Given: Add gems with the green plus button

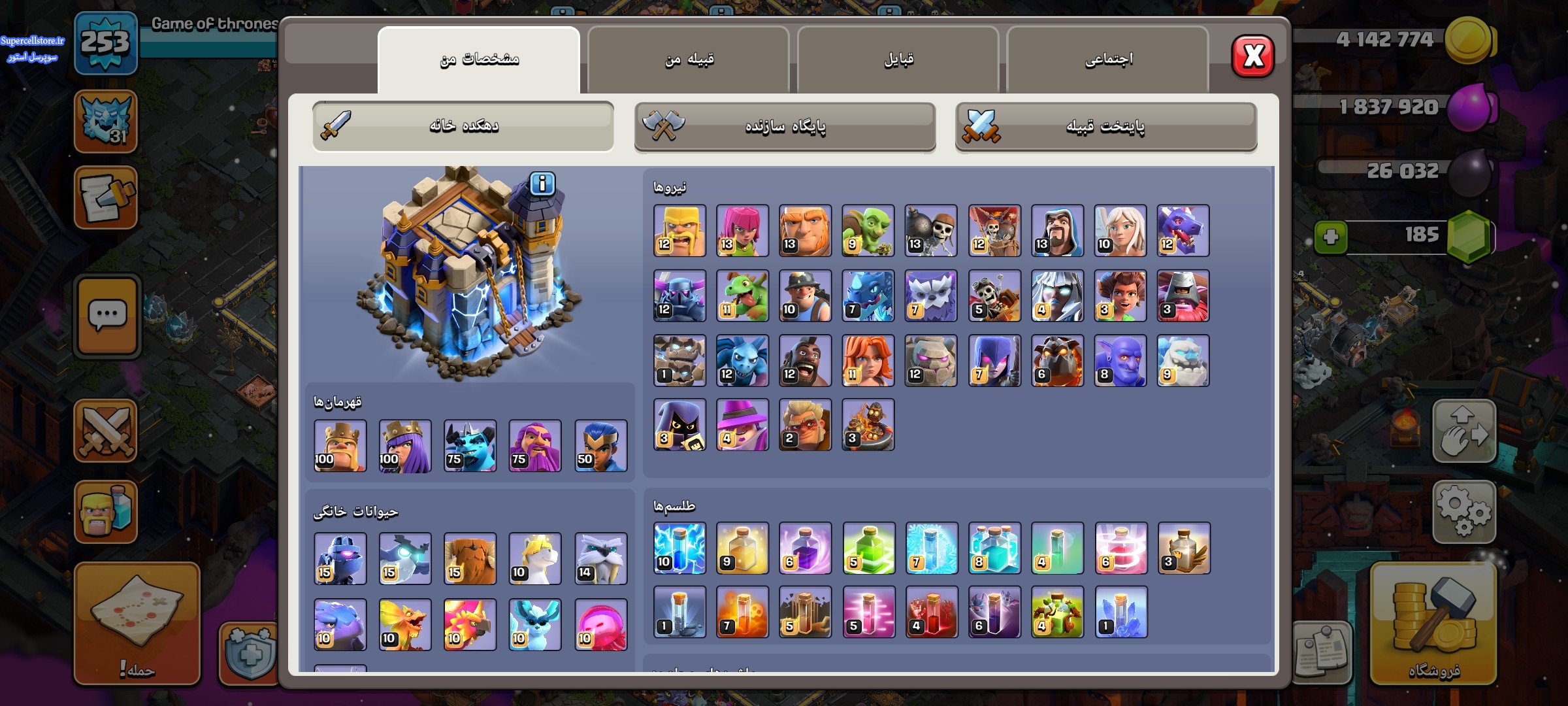Looking at the screenshot, I should [1331, 236].
